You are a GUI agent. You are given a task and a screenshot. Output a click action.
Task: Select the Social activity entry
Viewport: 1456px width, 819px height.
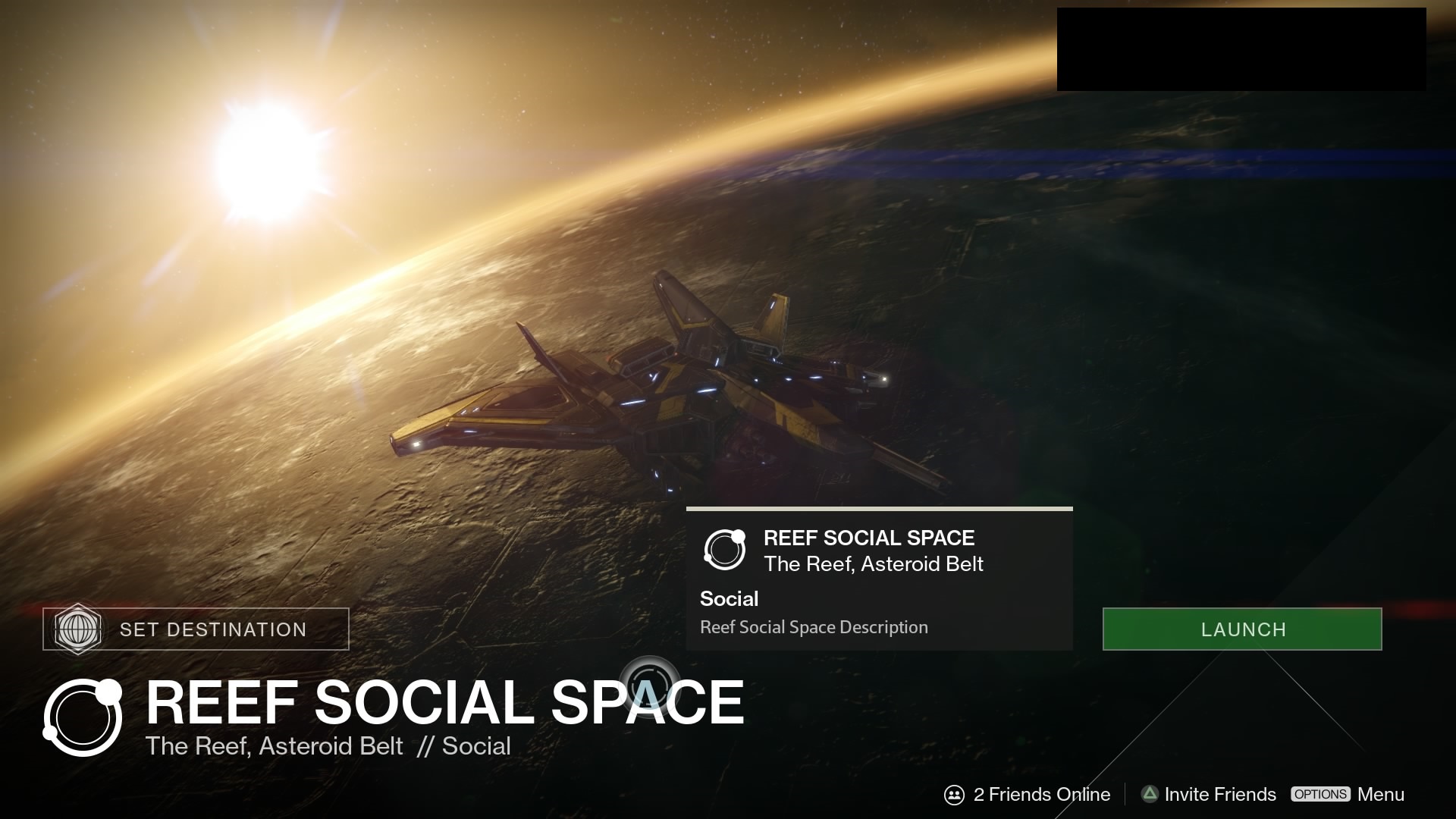click(729, 598)
